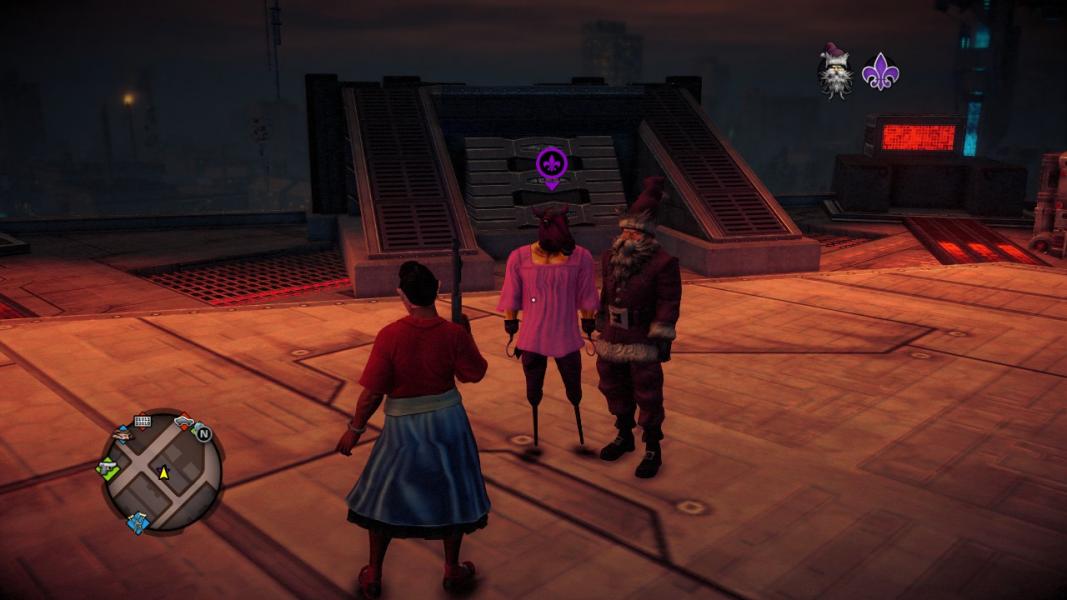Select the grey grid building minimap marker
Screen dimensions: 1067x600
142,421
